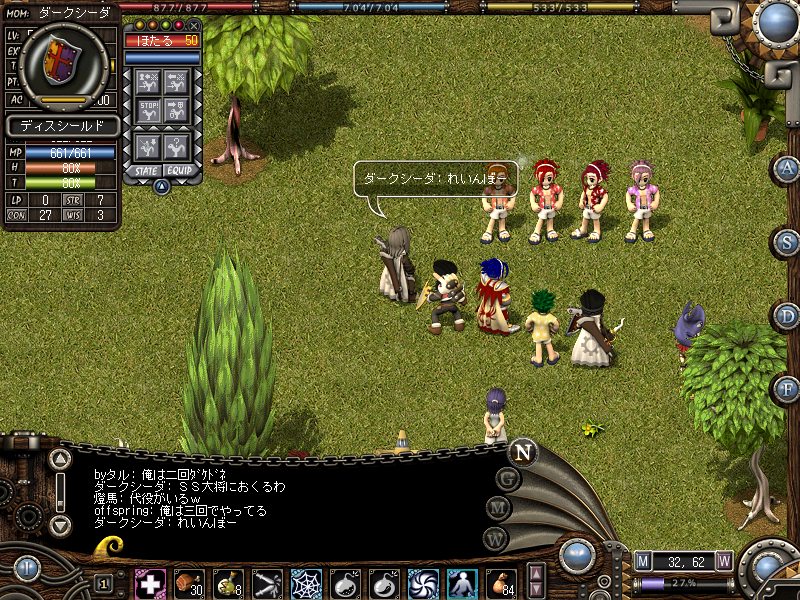Select the G chat channel button
This screenshot has width=800, height=600.
pyautogui.click(x=508, y=478)
